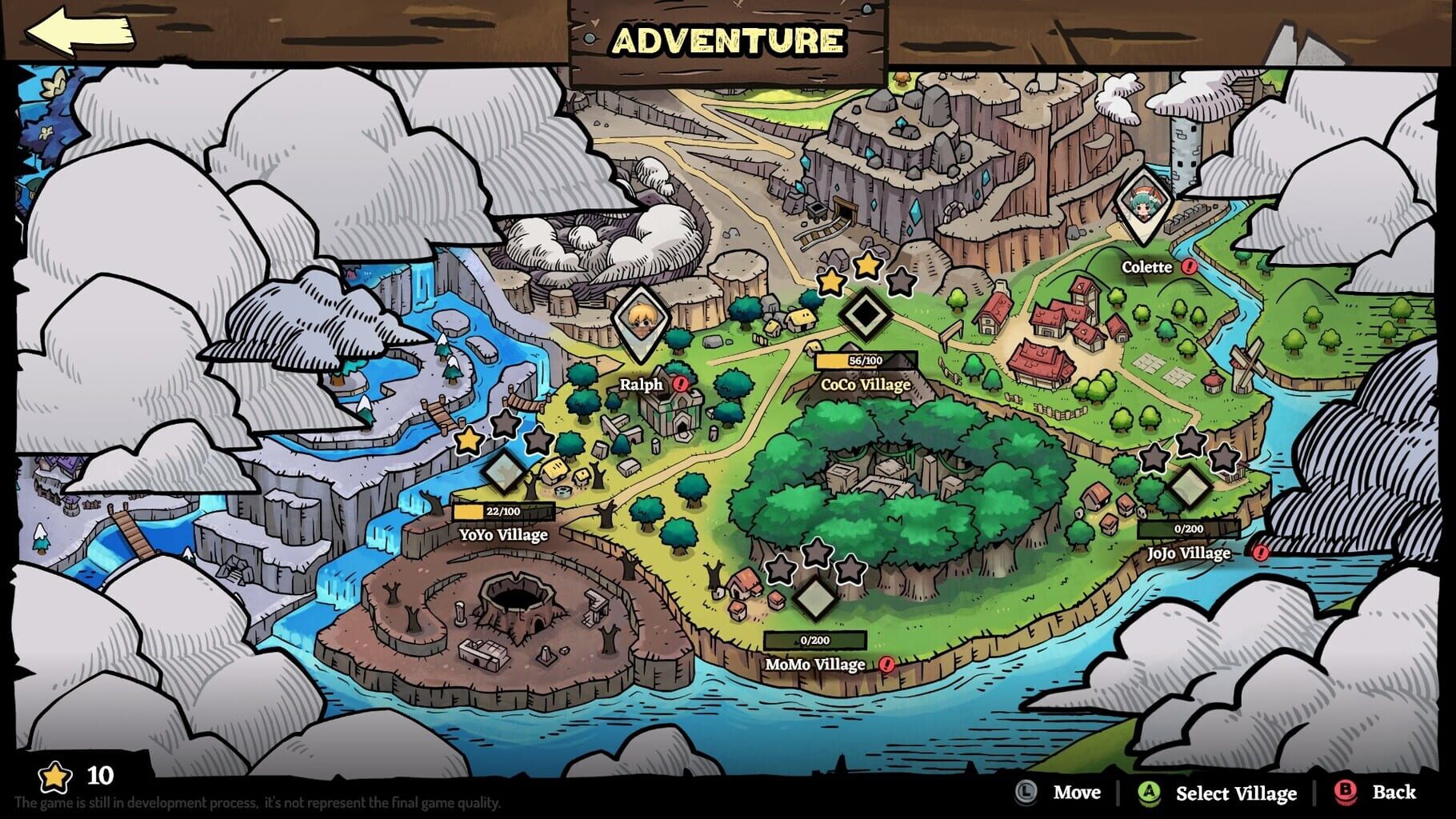
Task: Click the unearned third star above CoCo Village
Action: [x=902, y=283]
